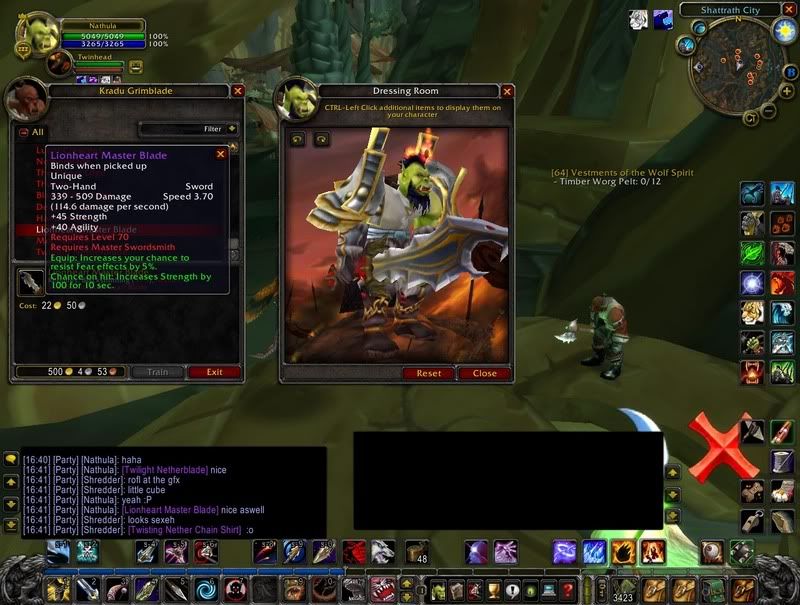Screen dimensions: 800x605
Task: Close the Lionheart Master Blade tooltip
Action: (221, 154)
